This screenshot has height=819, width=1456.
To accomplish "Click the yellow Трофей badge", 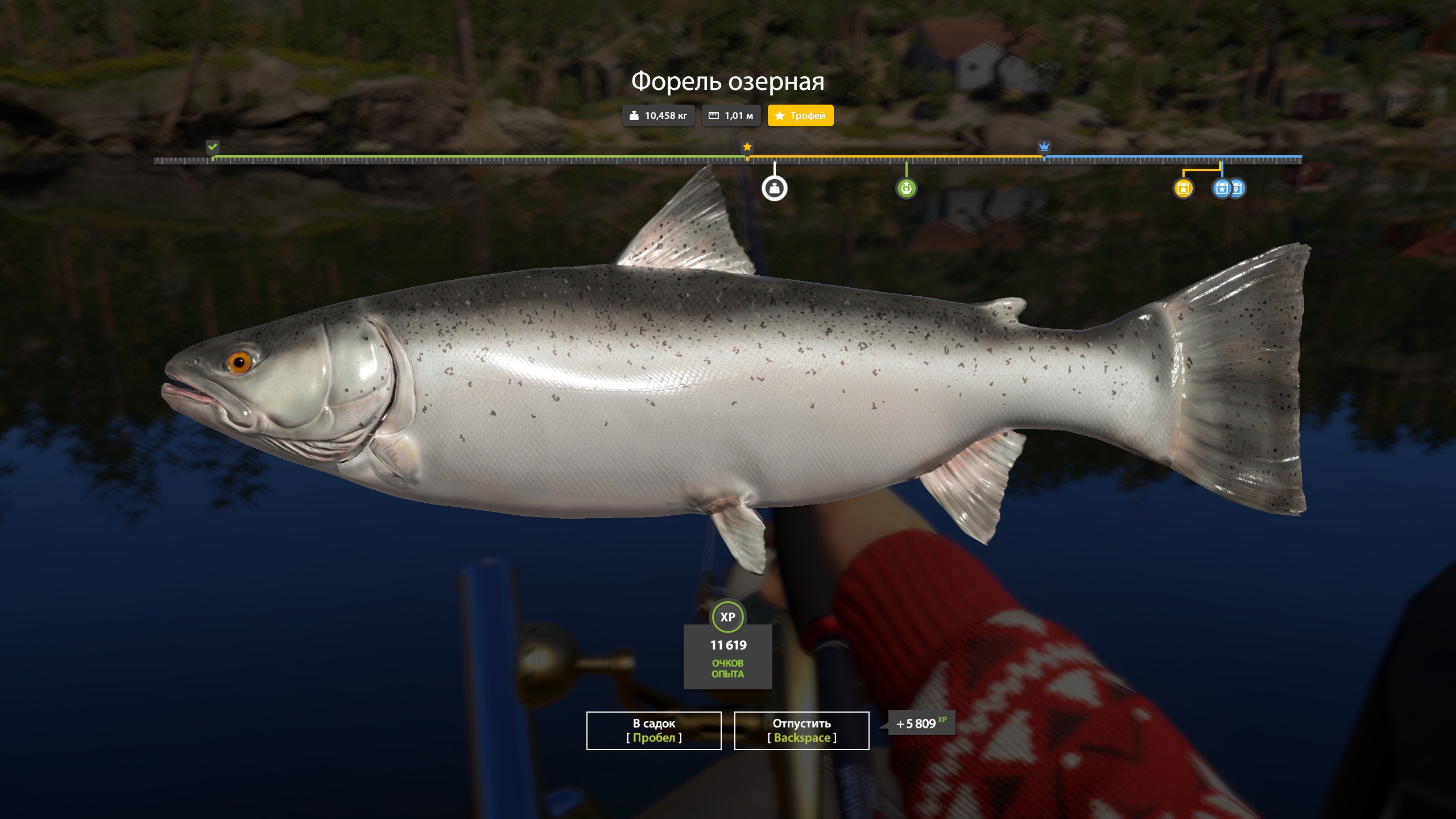I will click(800, 116).
